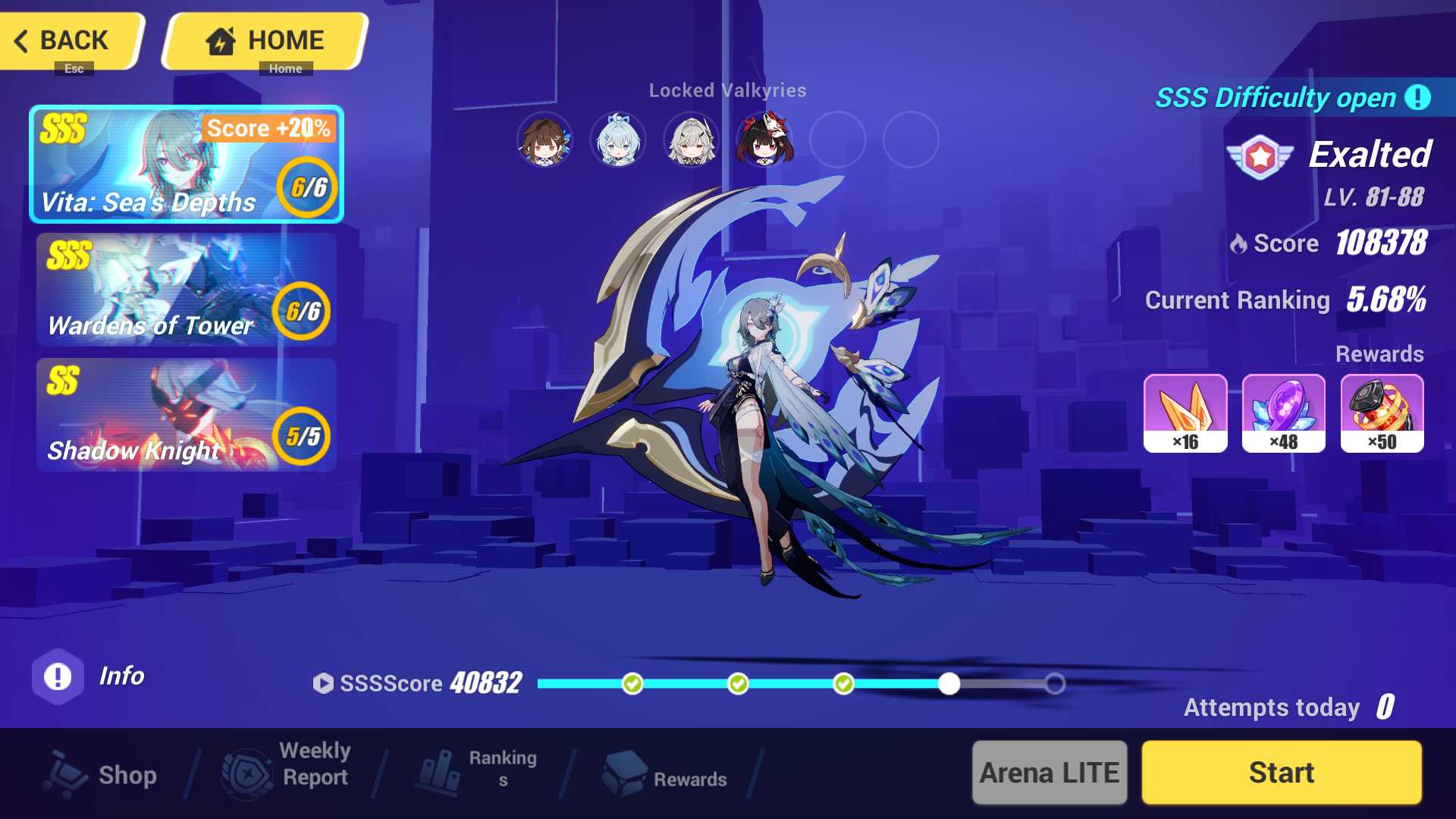This screenshot has height=819, width=1456.
Task: Open Arena LITE mode
Action: point(1050,772)
